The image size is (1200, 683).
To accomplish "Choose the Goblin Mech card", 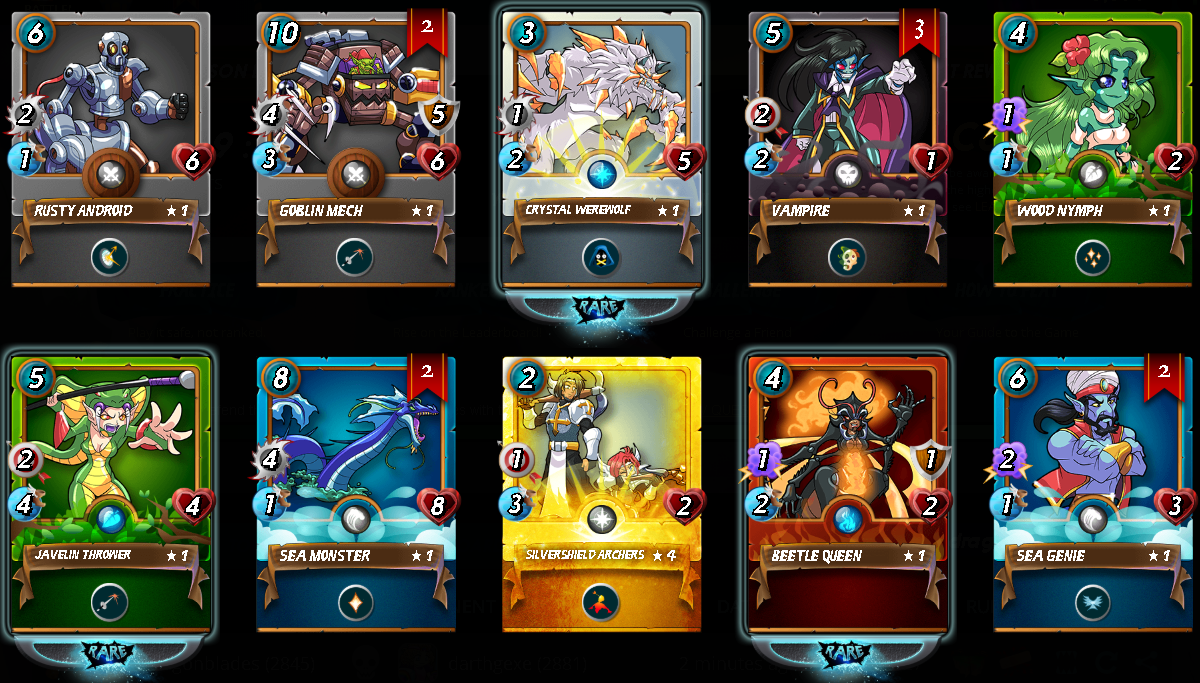I will (x=356, y=150).
